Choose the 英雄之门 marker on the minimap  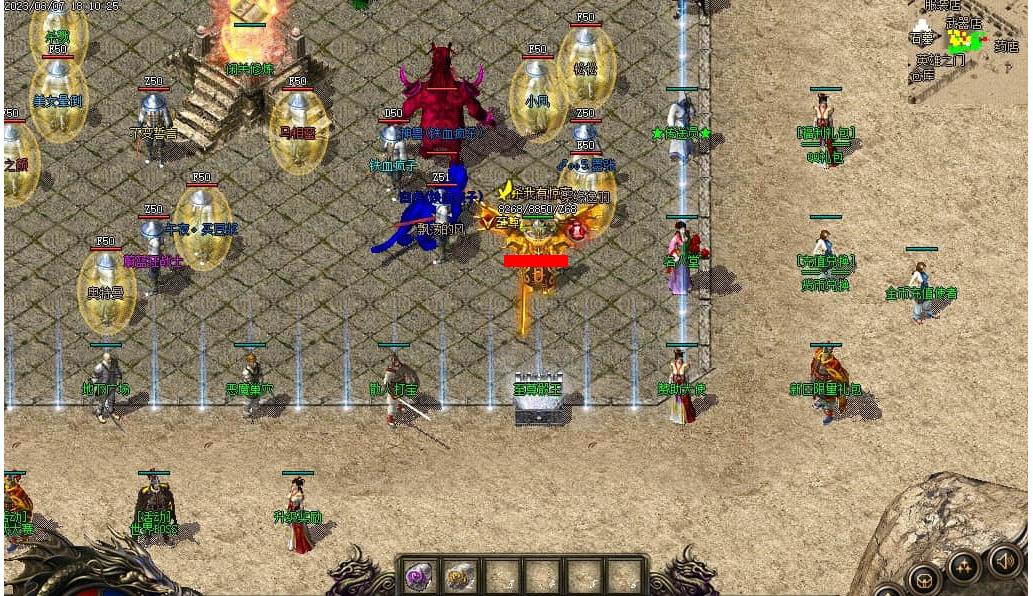pyautogui.click(x=940, y=60)
